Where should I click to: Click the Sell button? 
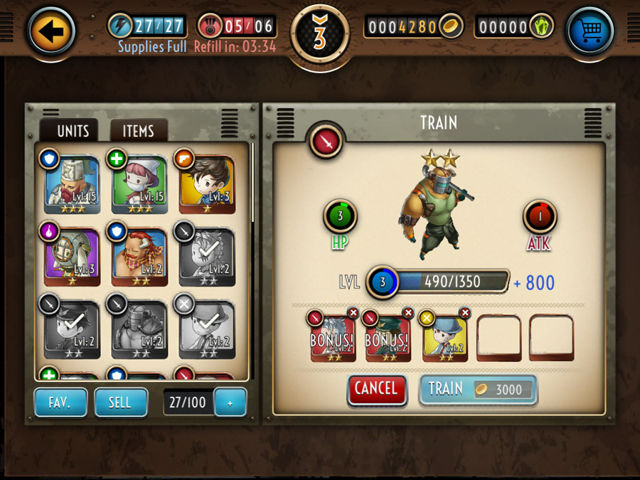click(121, 402)
